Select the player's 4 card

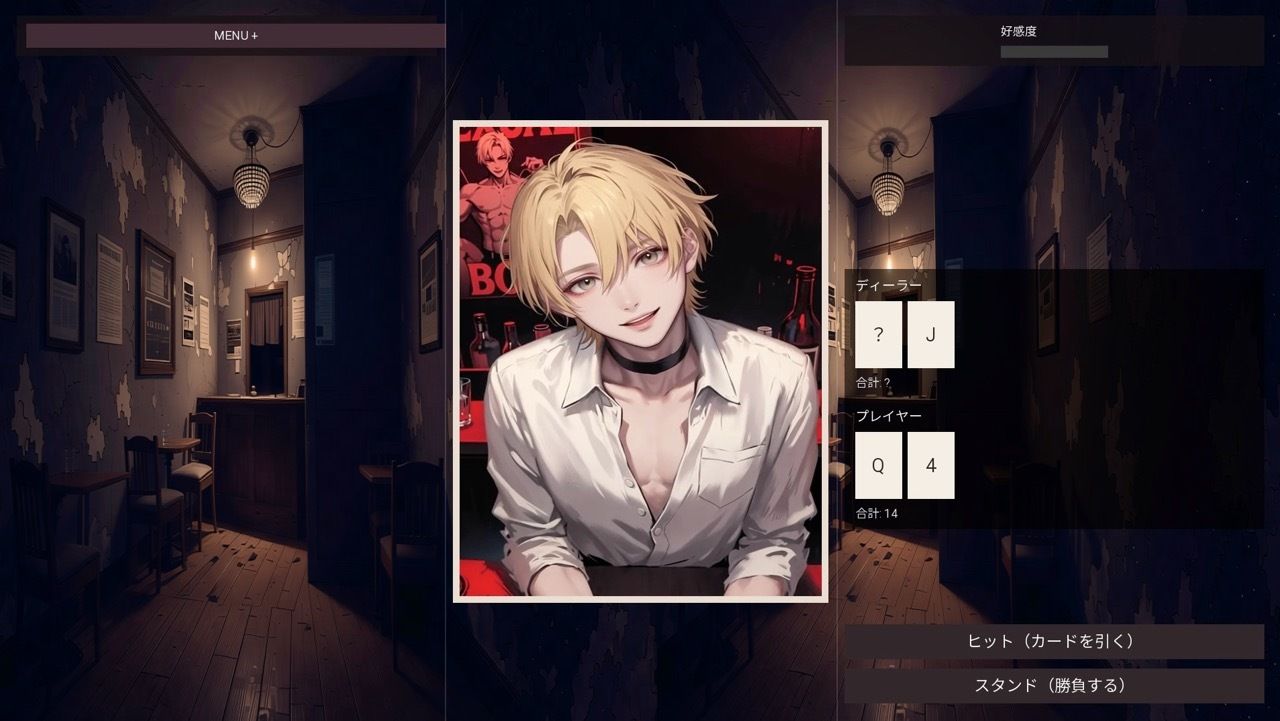(x=930, y=465)
